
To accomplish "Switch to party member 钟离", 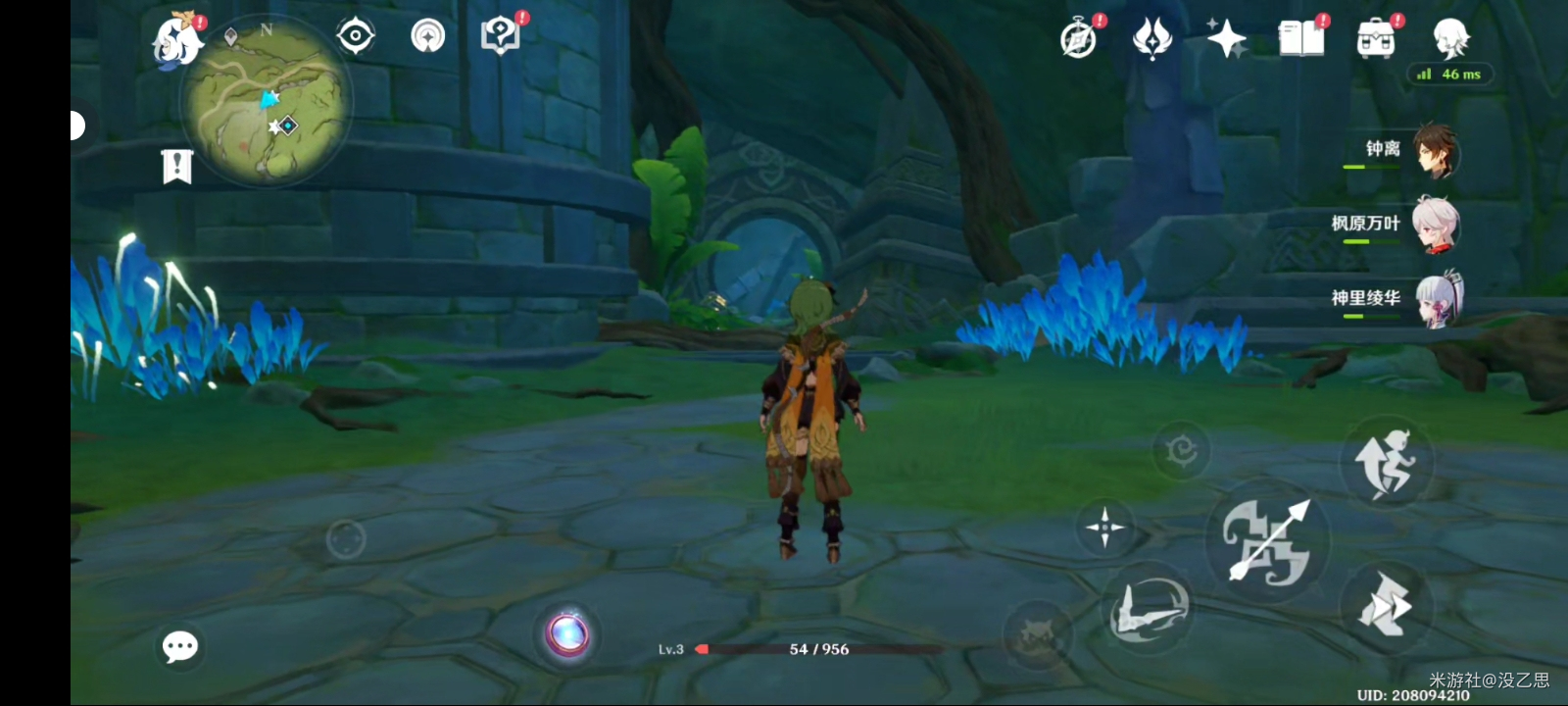I will point(1437,151).
